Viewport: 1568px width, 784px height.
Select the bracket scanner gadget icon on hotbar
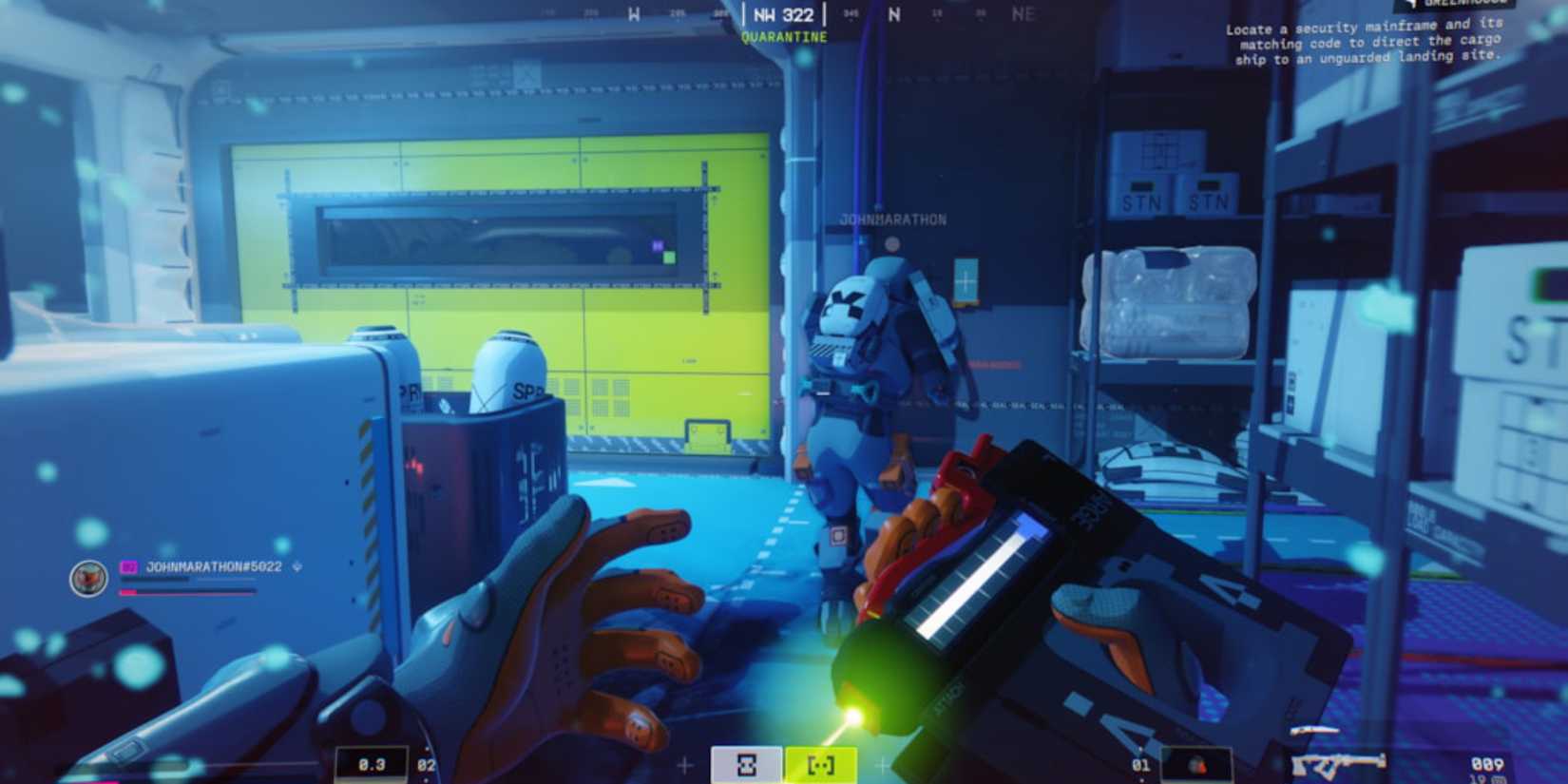coord(822,763)
